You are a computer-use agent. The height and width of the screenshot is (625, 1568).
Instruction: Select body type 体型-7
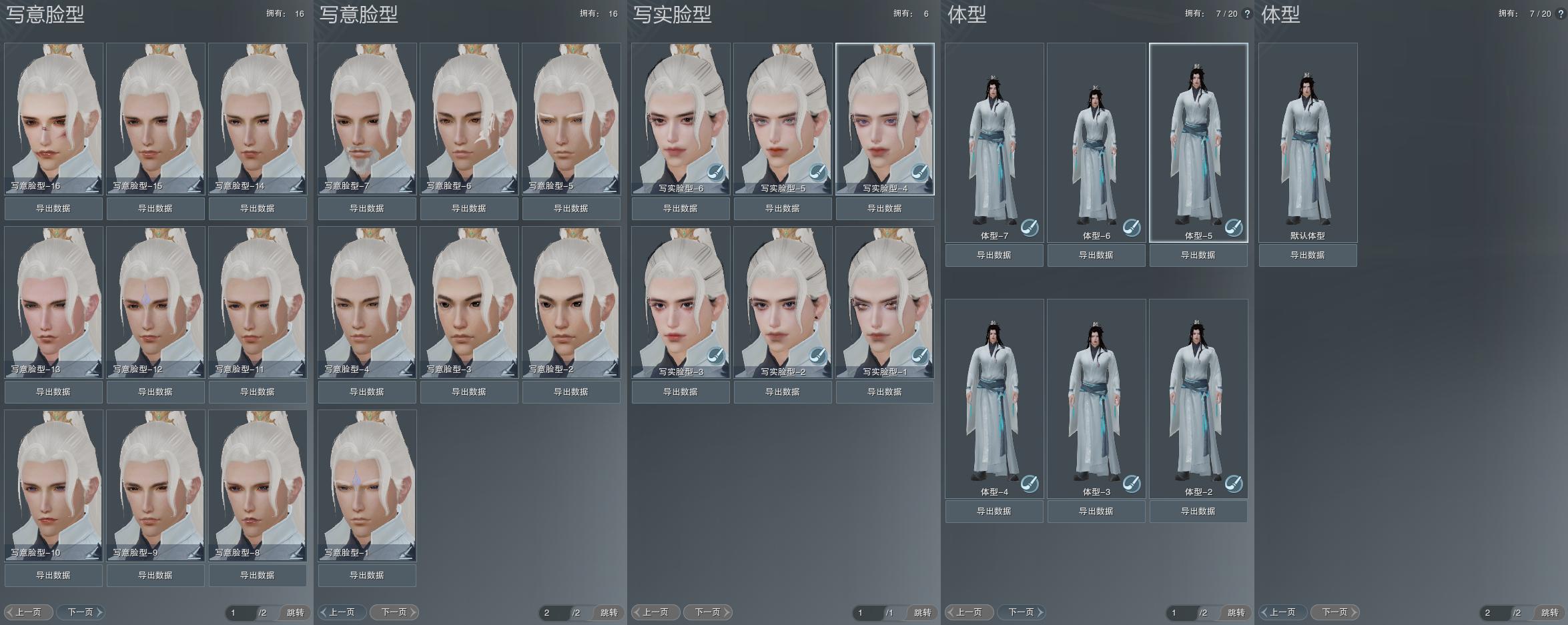tap(994, 142)
